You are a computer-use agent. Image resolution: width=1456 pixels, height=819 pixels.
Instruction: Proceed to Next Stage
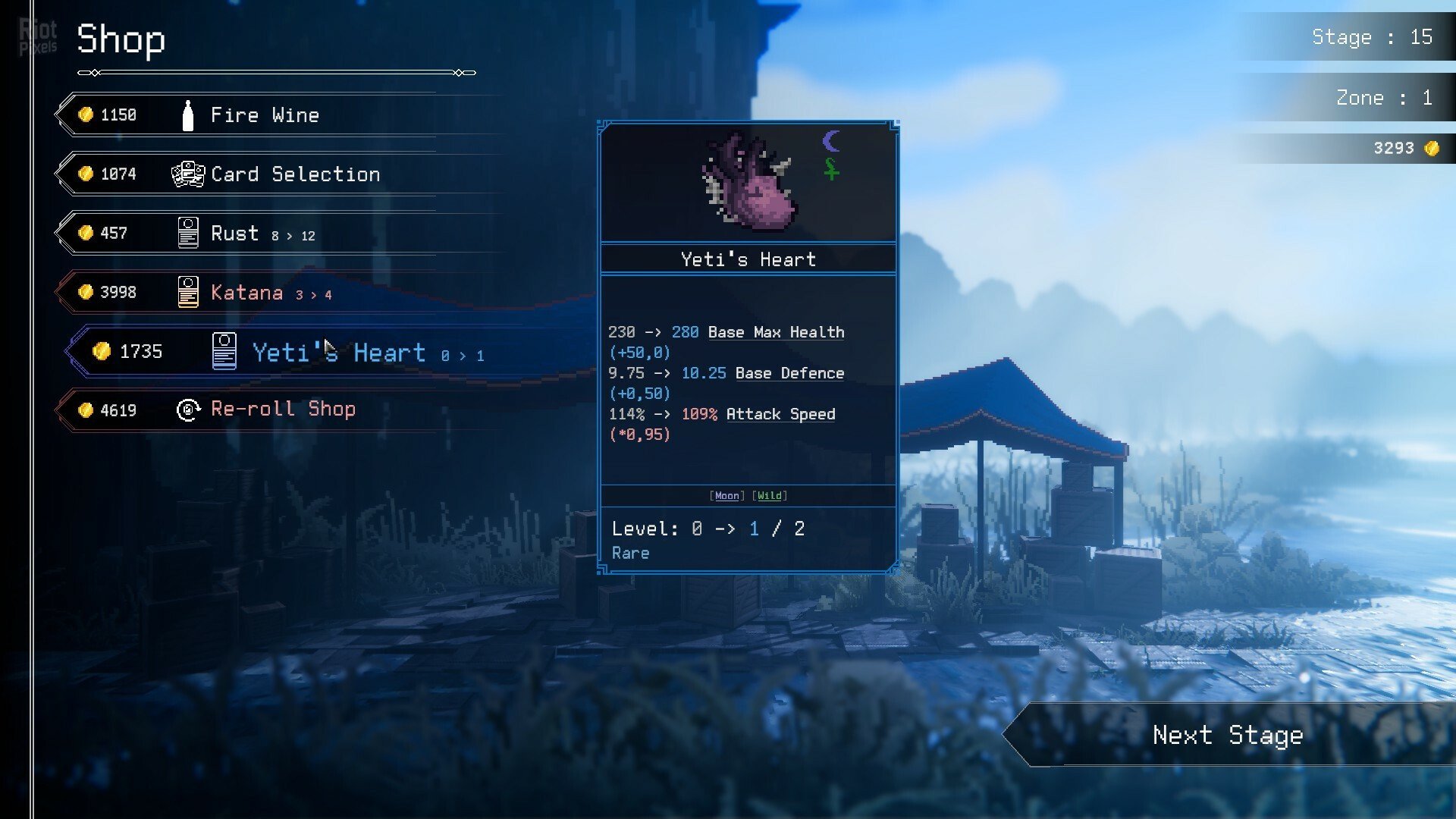1227,735
